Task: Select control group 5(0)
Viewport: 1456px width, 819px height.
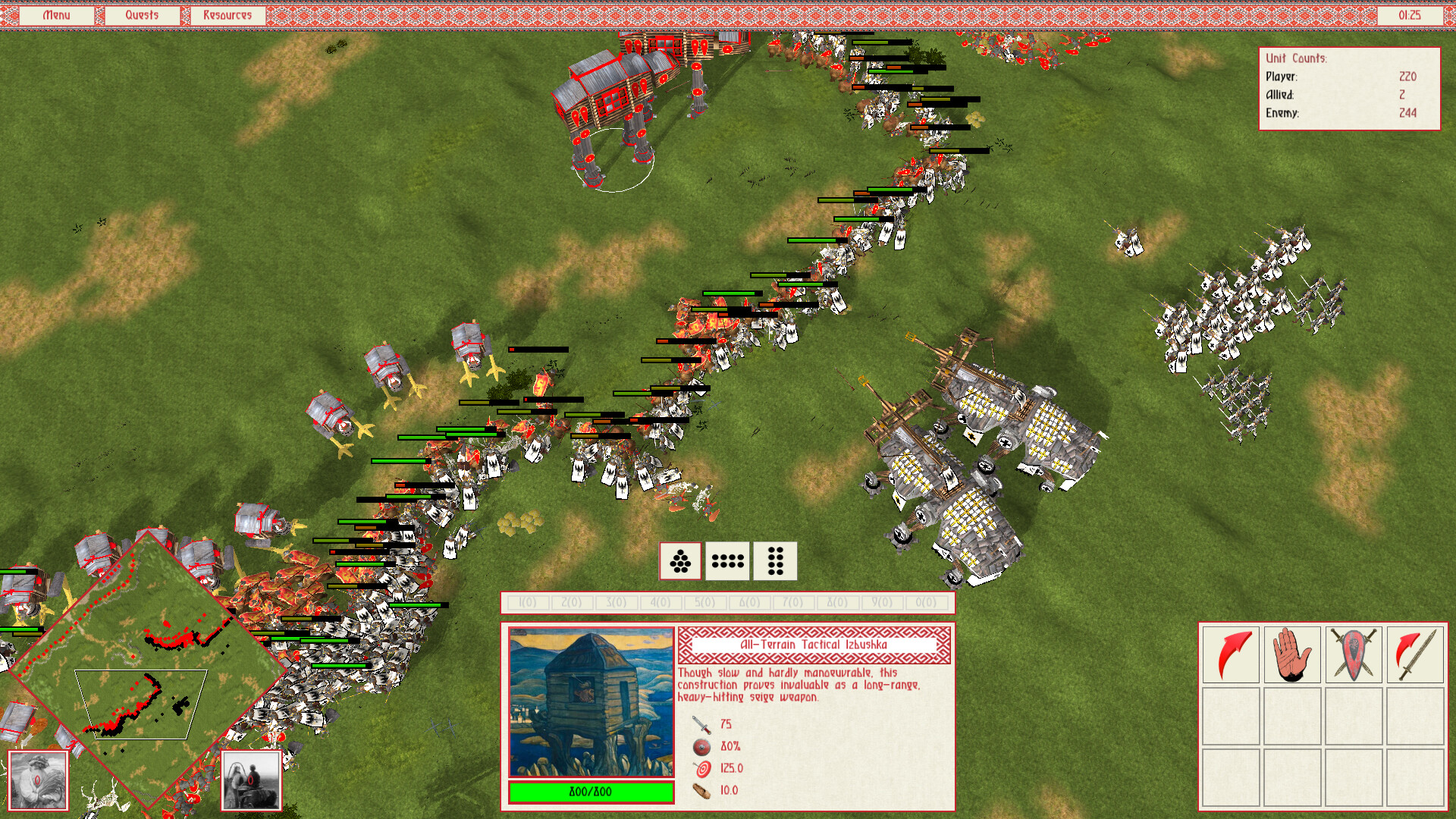Action: (704, 601)
